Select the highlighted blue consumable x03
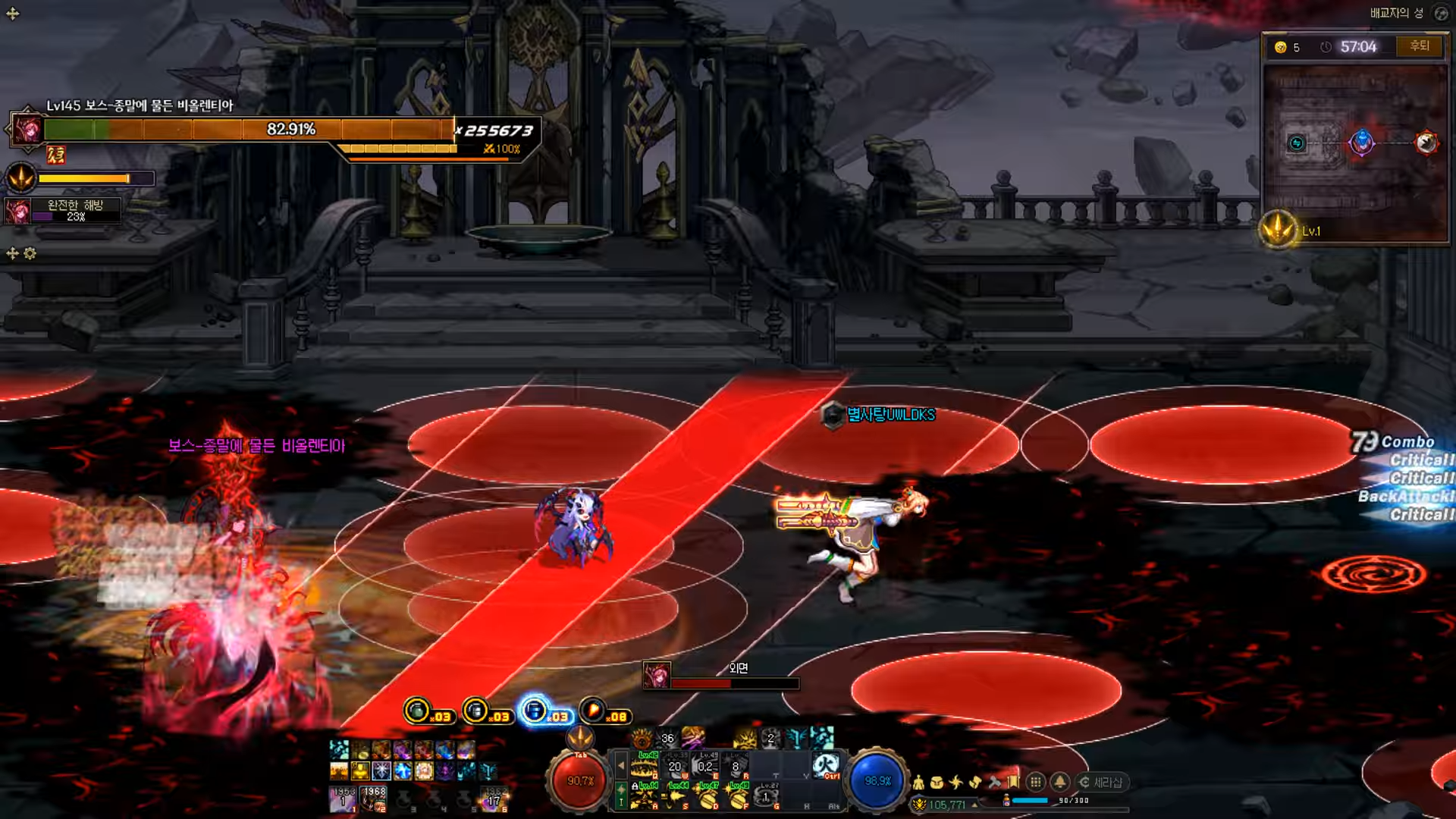Screen dimensions: 1456x819 pyautogui.click(x=535, y=711)
